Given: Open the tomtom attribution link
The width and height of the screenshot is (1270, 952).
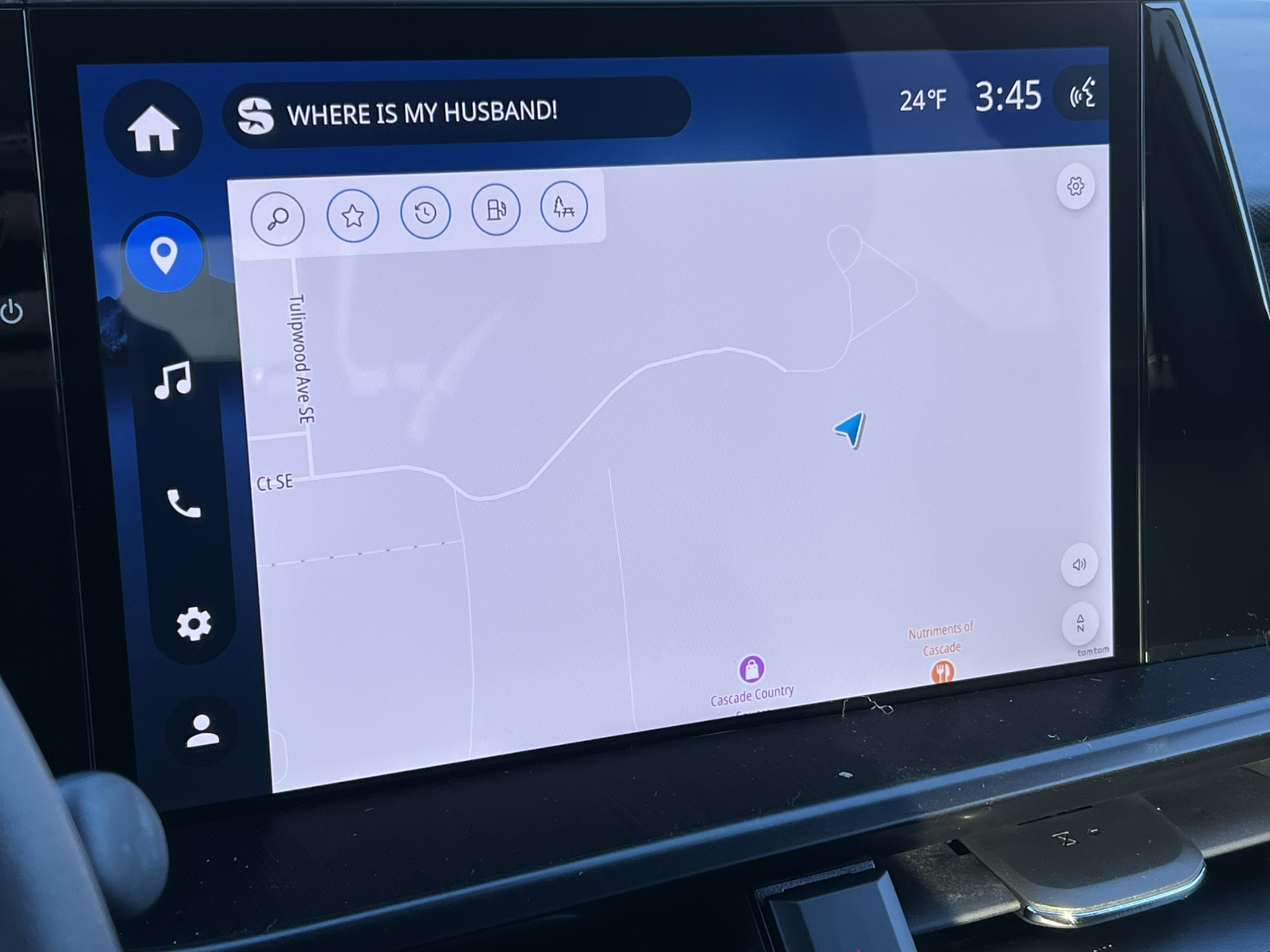Looking at the screenshot, I should 1091,651.
